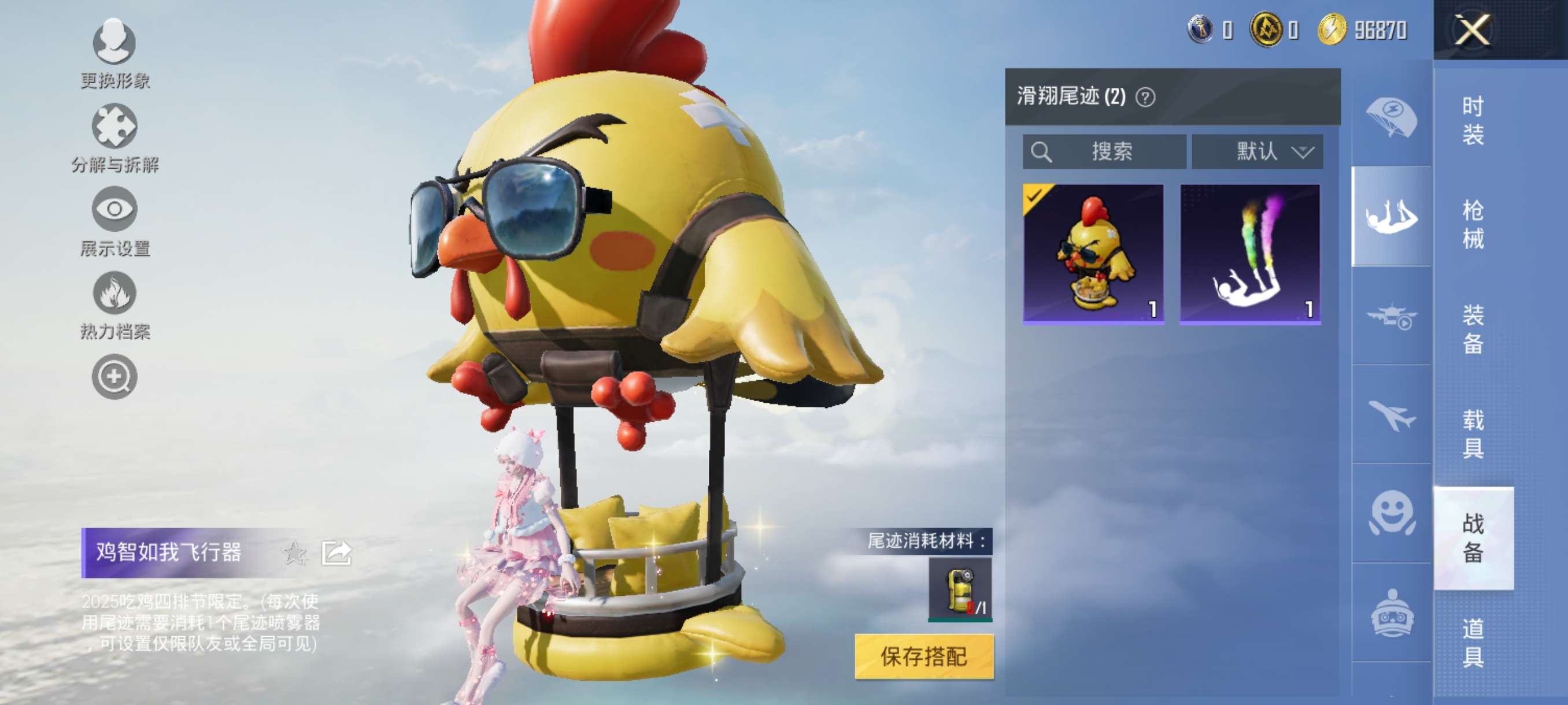Open 展示设置 via the eye icon
Image resolution: width=1568 pixels, height=705 pixels.
tap(113, 210)
